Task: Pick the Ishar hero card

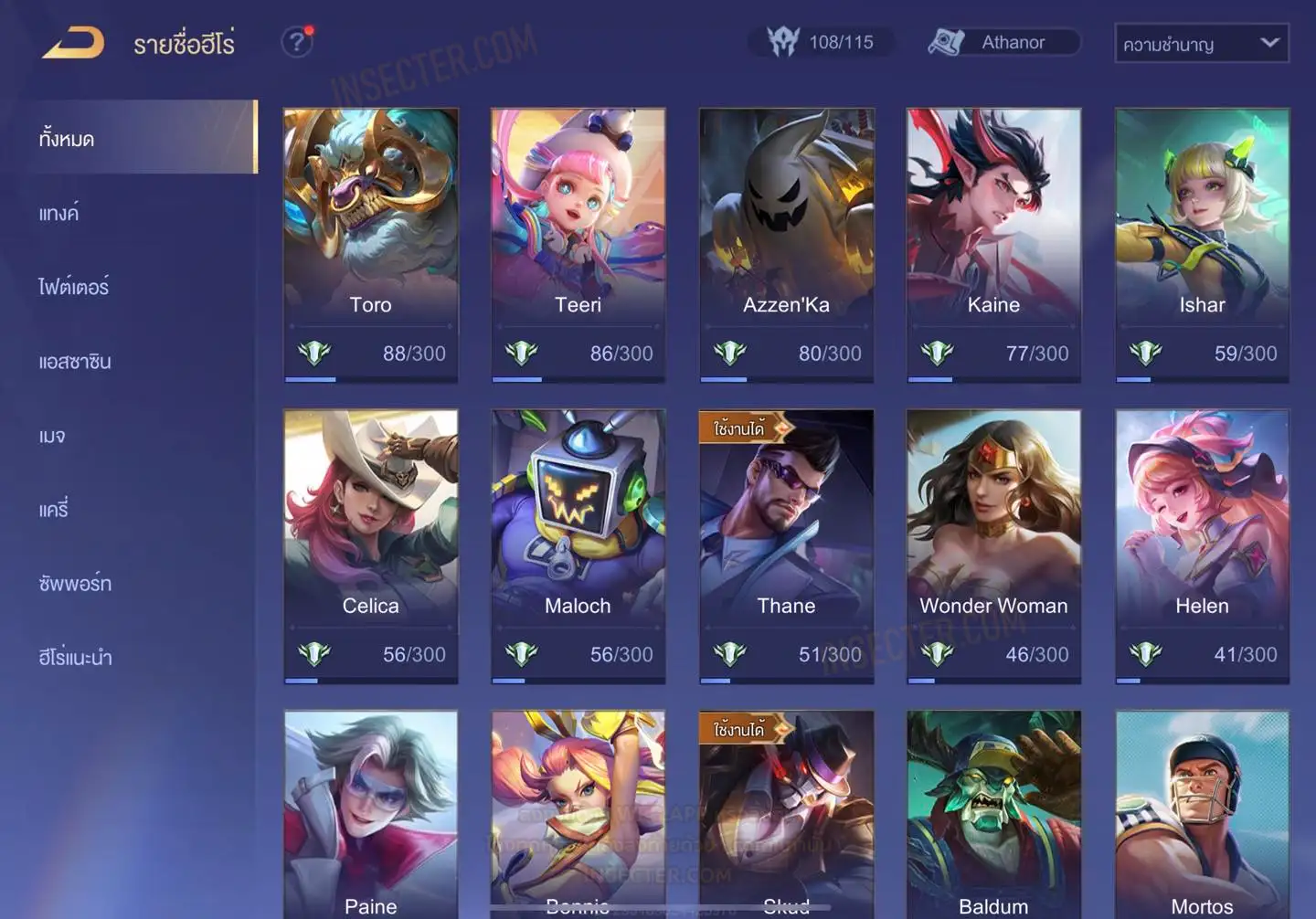Action: (x=1202, y=244)
